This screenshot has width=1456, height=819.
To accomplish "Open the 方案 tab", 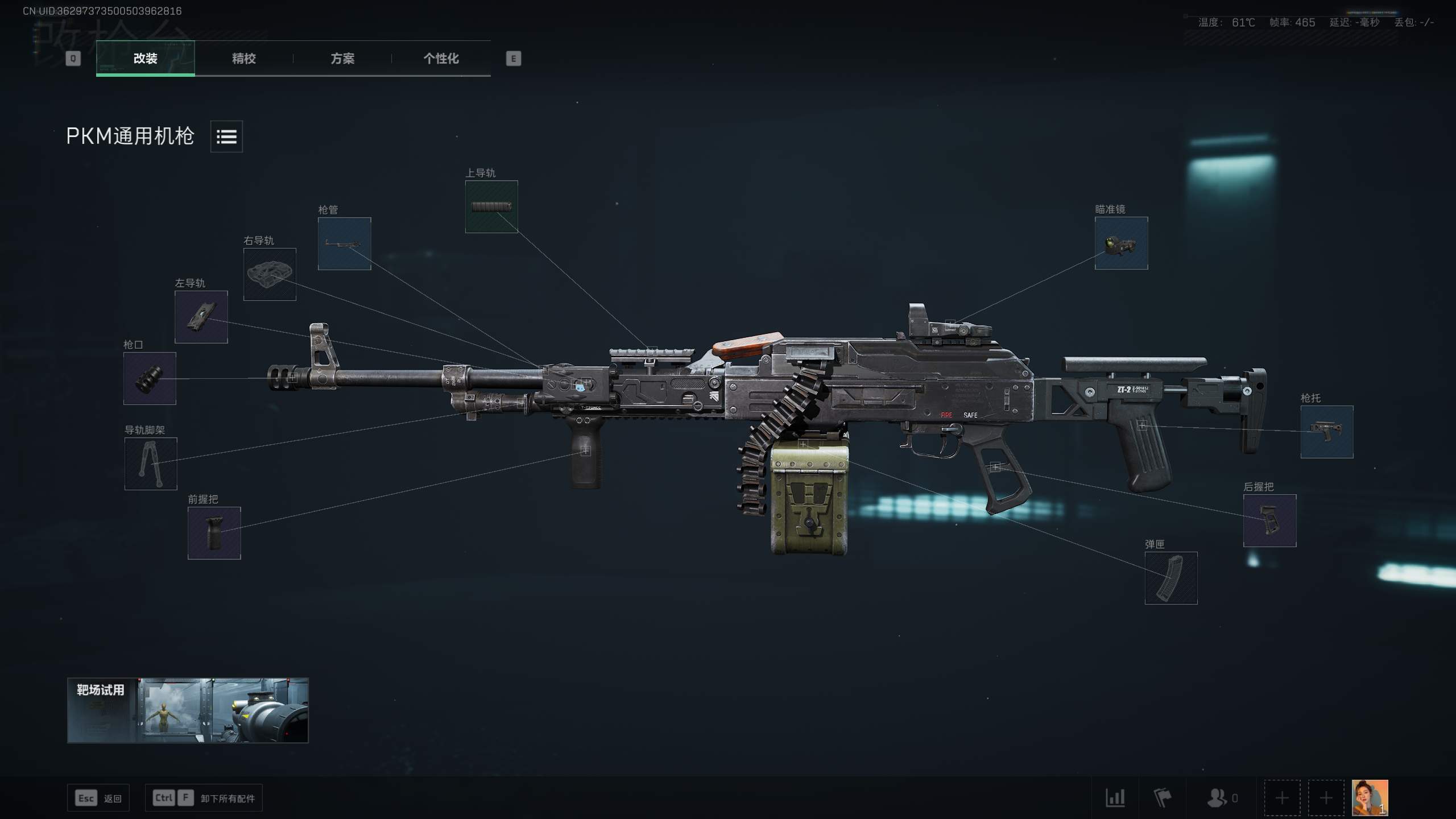I will [x=342, y=58].
